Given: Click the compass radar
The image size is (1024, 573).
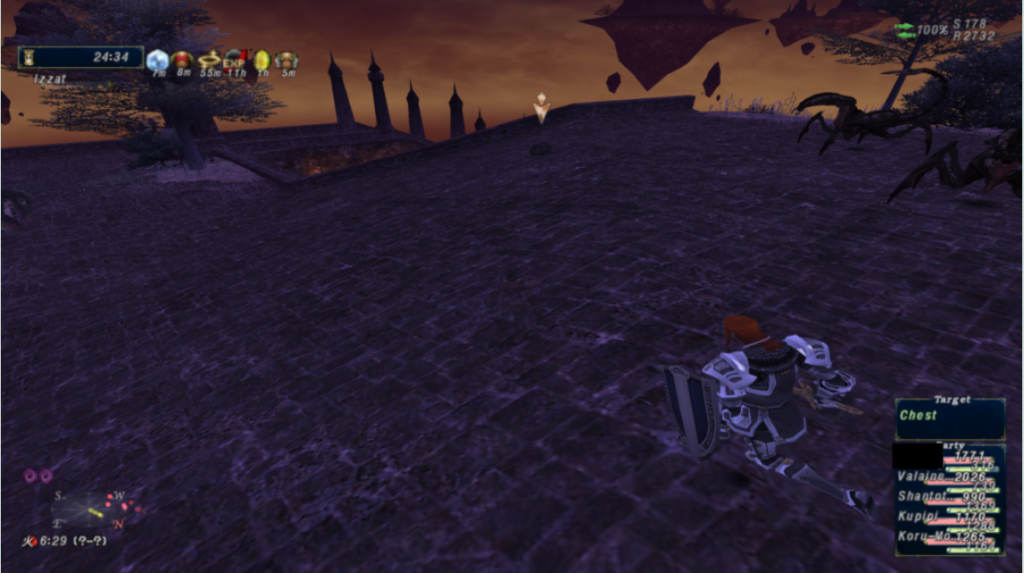Looking at the screenshot, I should pyautogui.click(x=91, y=509).
